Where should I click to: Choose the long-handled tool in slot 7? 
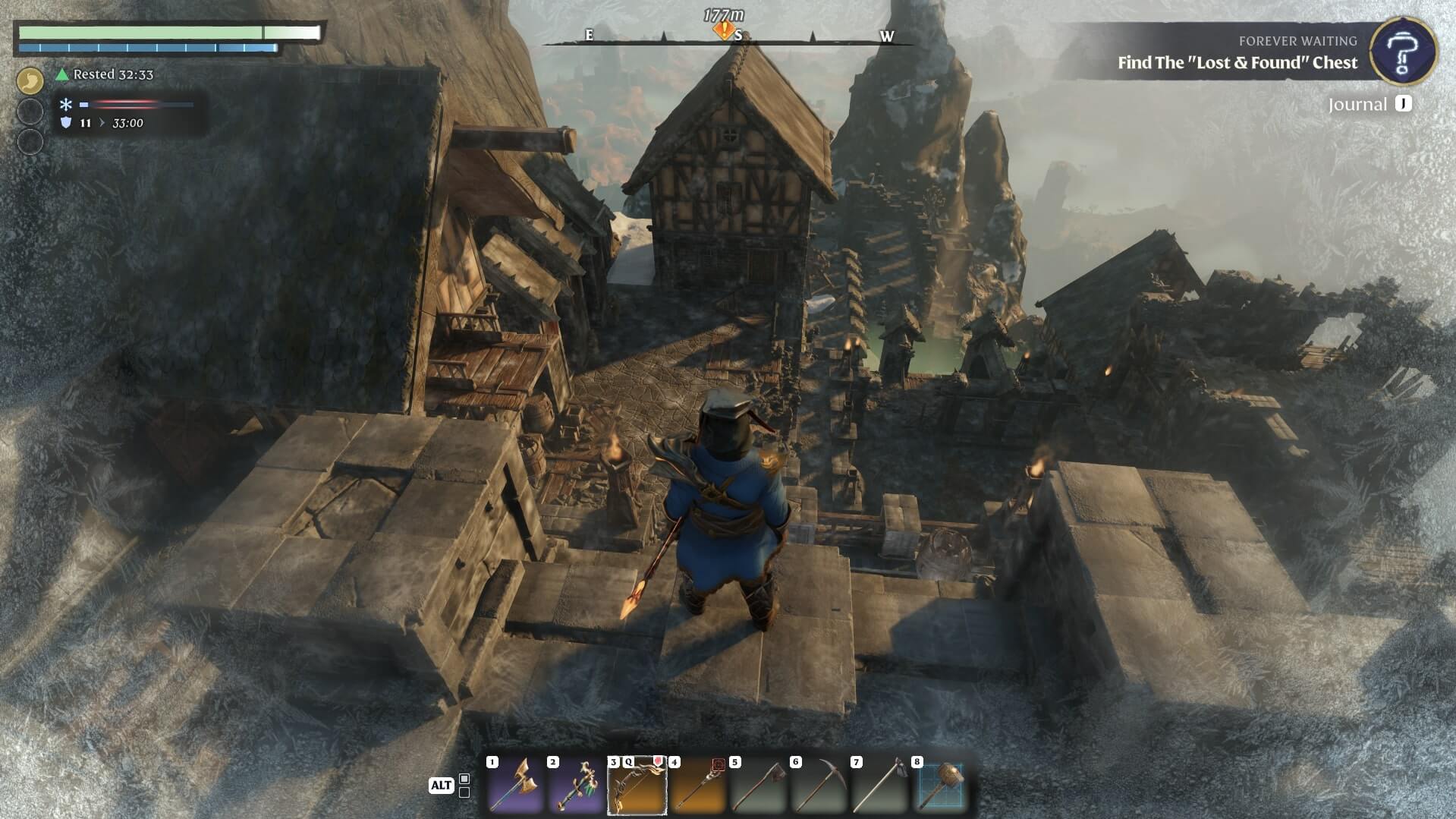coord(879,786)
